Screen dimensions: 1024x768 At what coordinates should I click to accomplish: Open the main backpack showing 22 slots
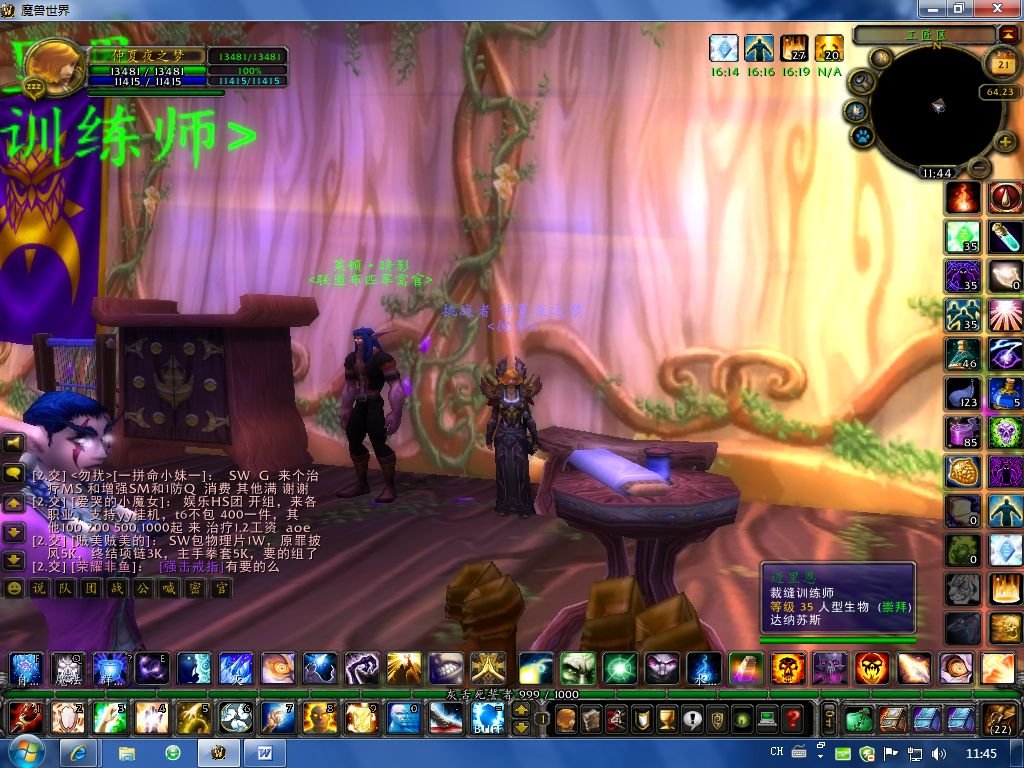pyautogui.click(x=1000, y=718)
